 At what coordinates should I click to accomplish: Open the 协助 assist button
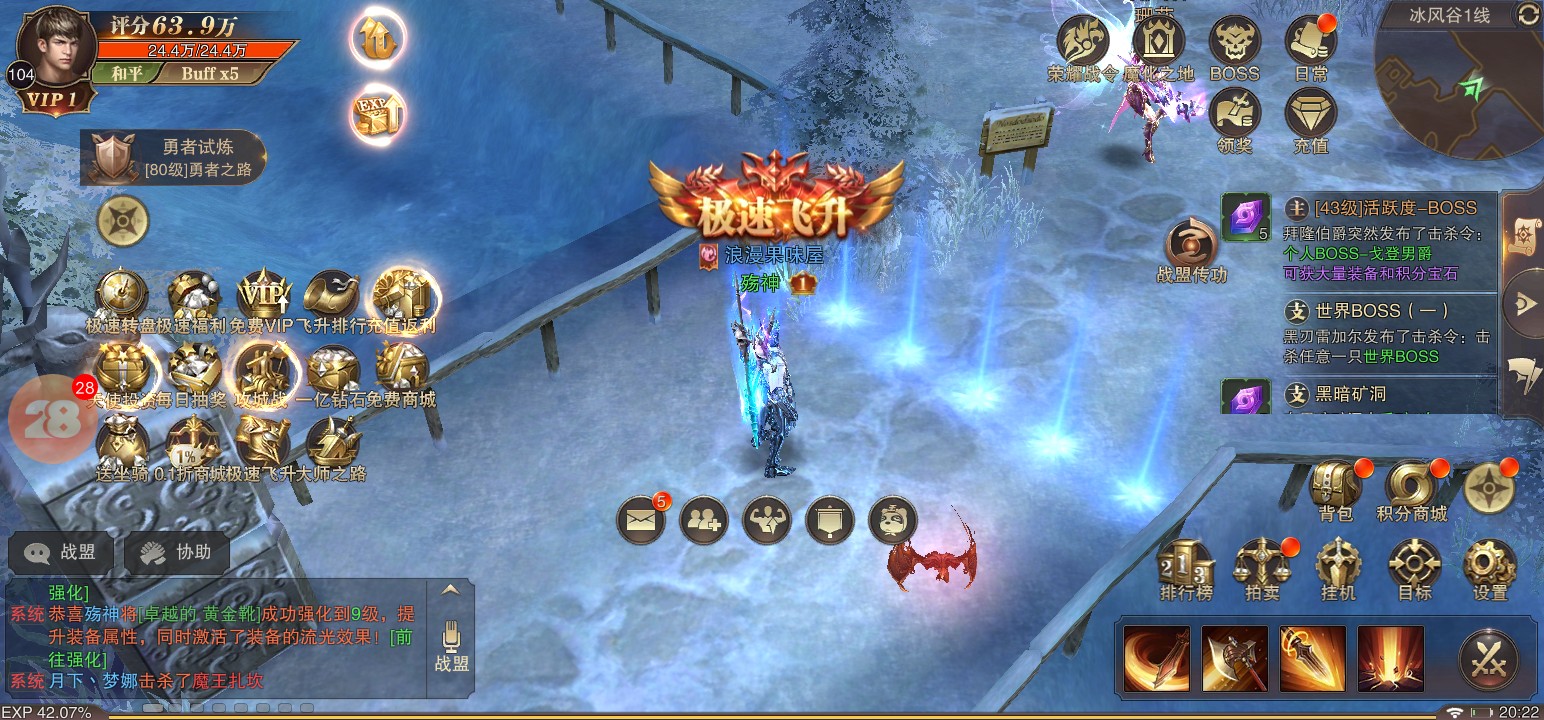(x=176, y=552)
